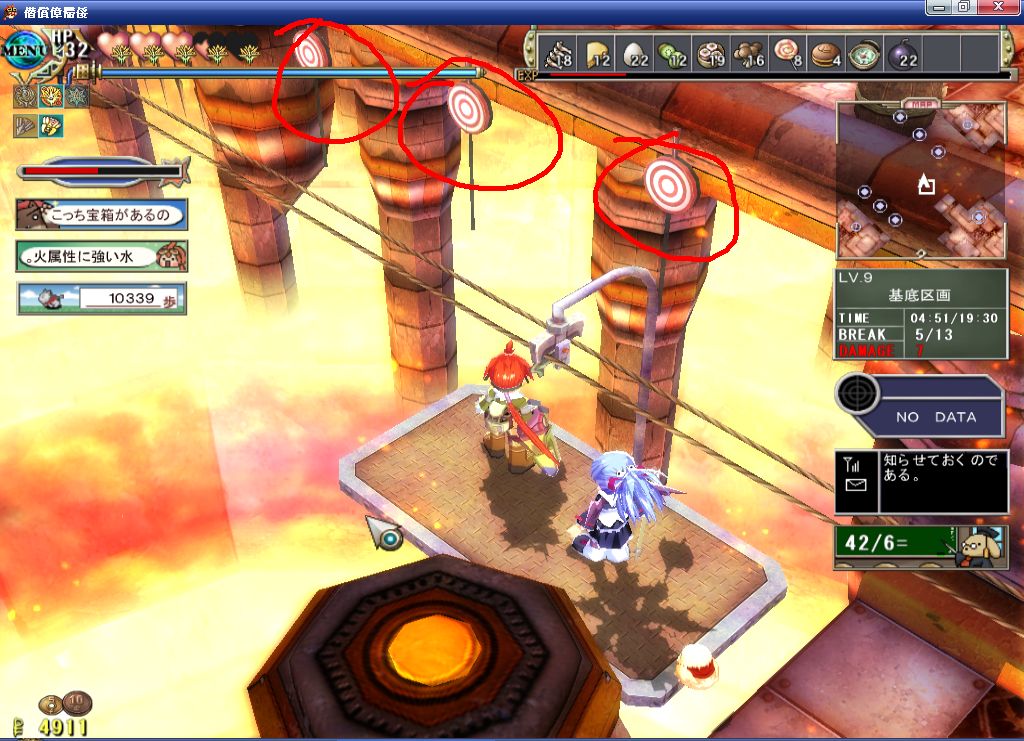This screenshot has width=1024, height=741.
Task: Choose the green soup pot item
Action: pos(864,53)
